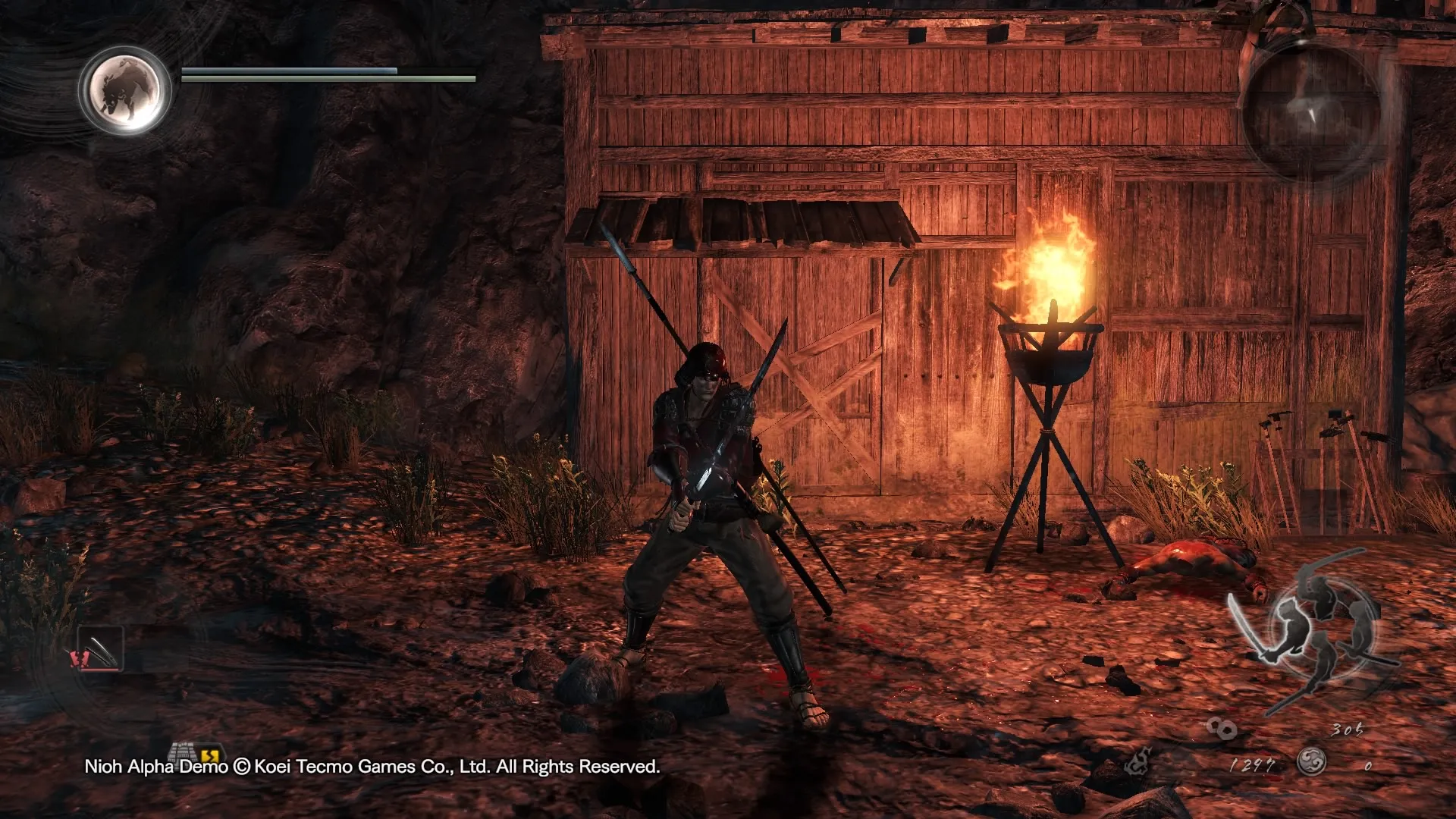This screenshot has width=1456, height=819.
Task: Select the gold coins icon
Action: coord(1222,729)
